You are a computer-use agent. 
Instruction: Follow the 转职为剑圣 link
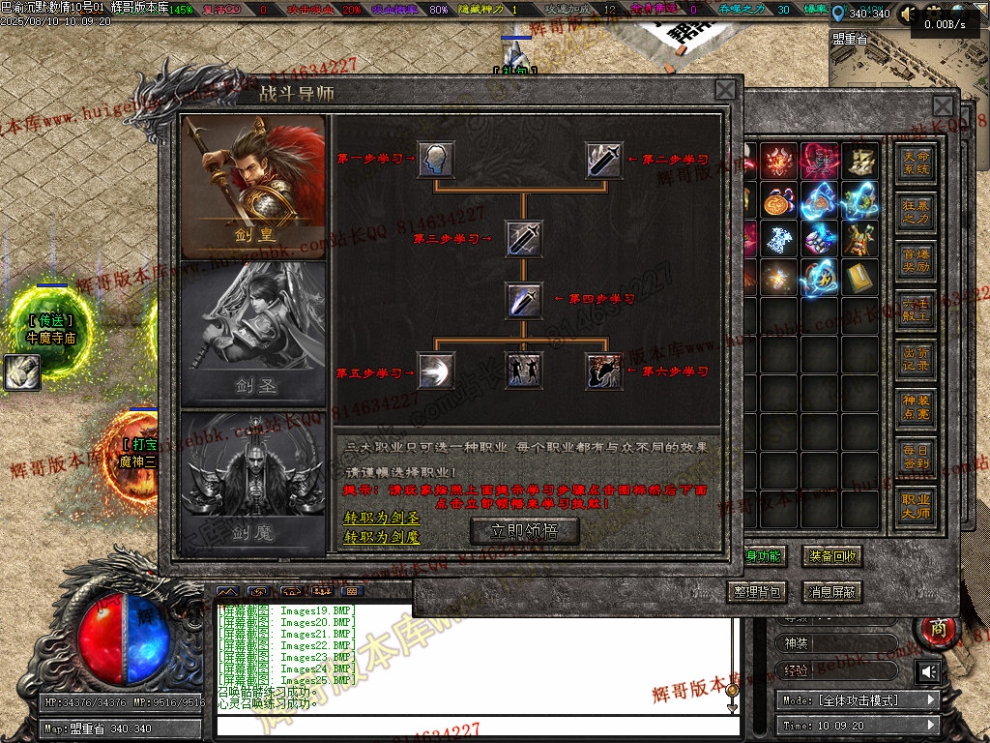click(381, 518)
